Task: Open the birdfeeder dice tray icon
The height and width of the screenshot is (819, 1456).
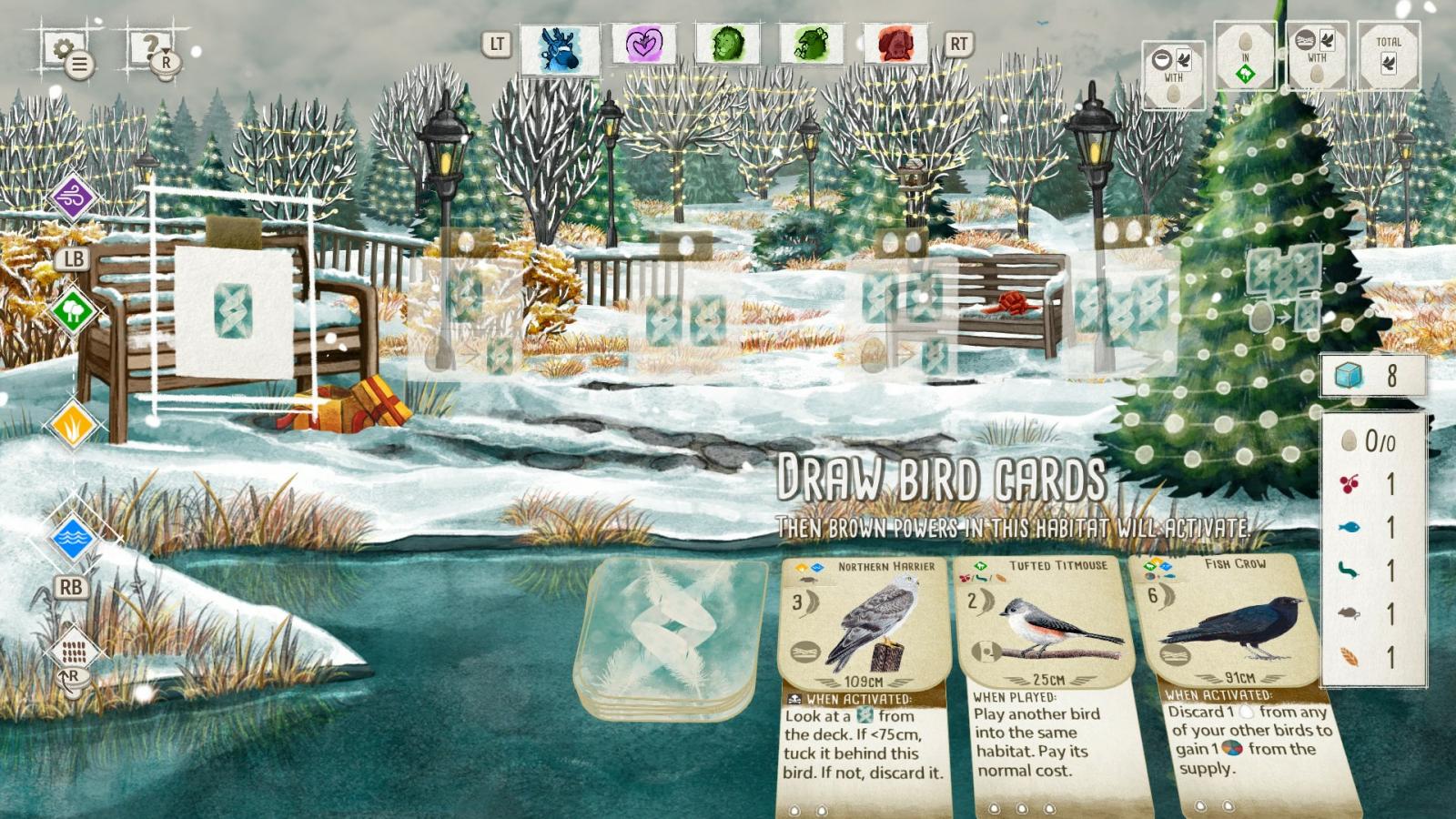Action: pos(73,651)
